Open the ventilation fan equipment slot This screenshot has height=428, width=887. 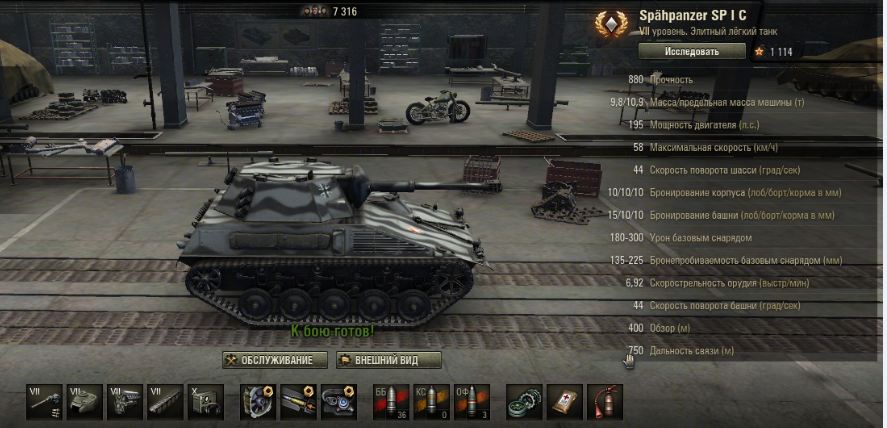pyautogui.click(x=258, y=401)
